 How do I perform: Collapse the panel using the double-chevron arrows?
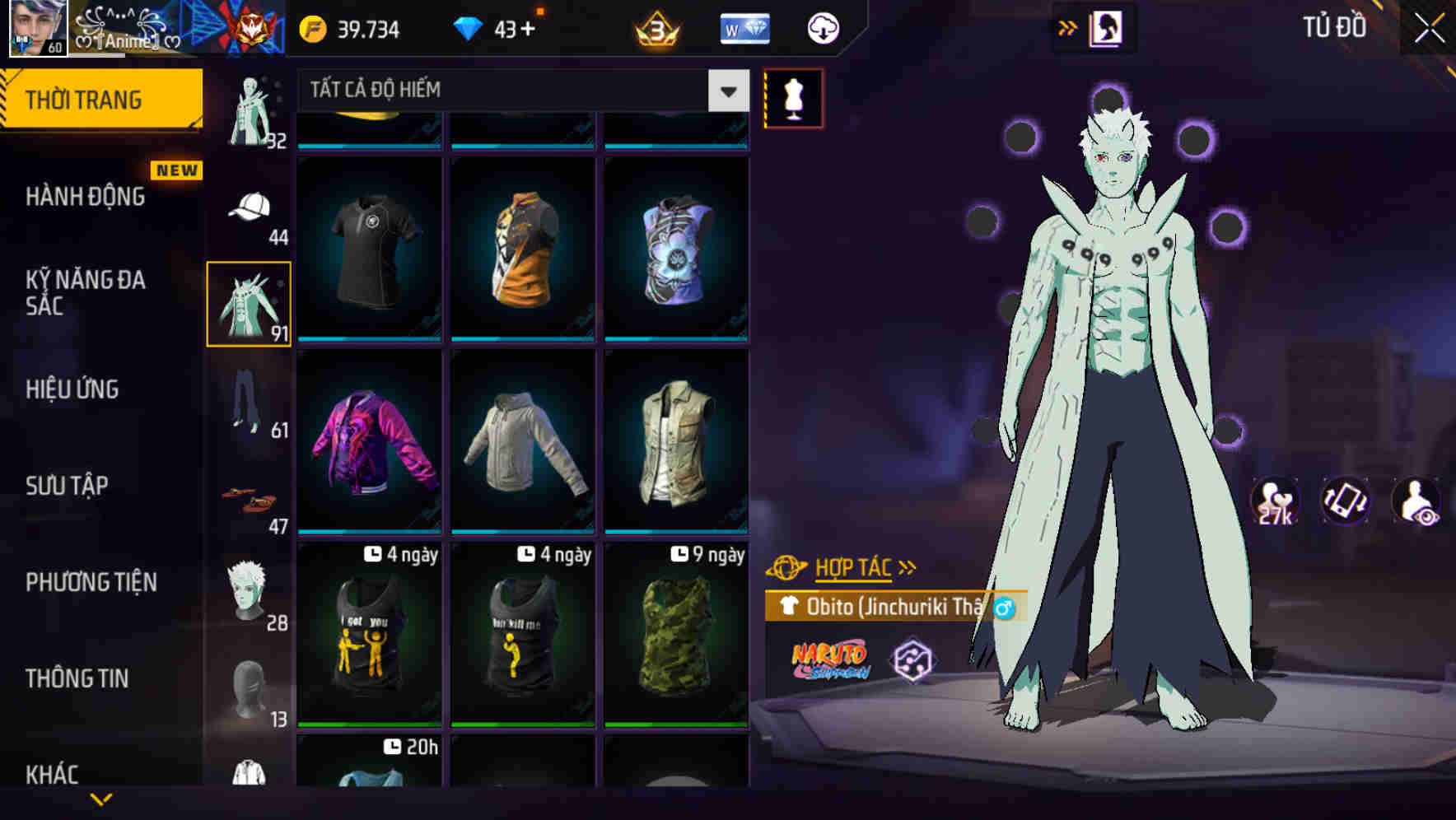point(1068,26)
